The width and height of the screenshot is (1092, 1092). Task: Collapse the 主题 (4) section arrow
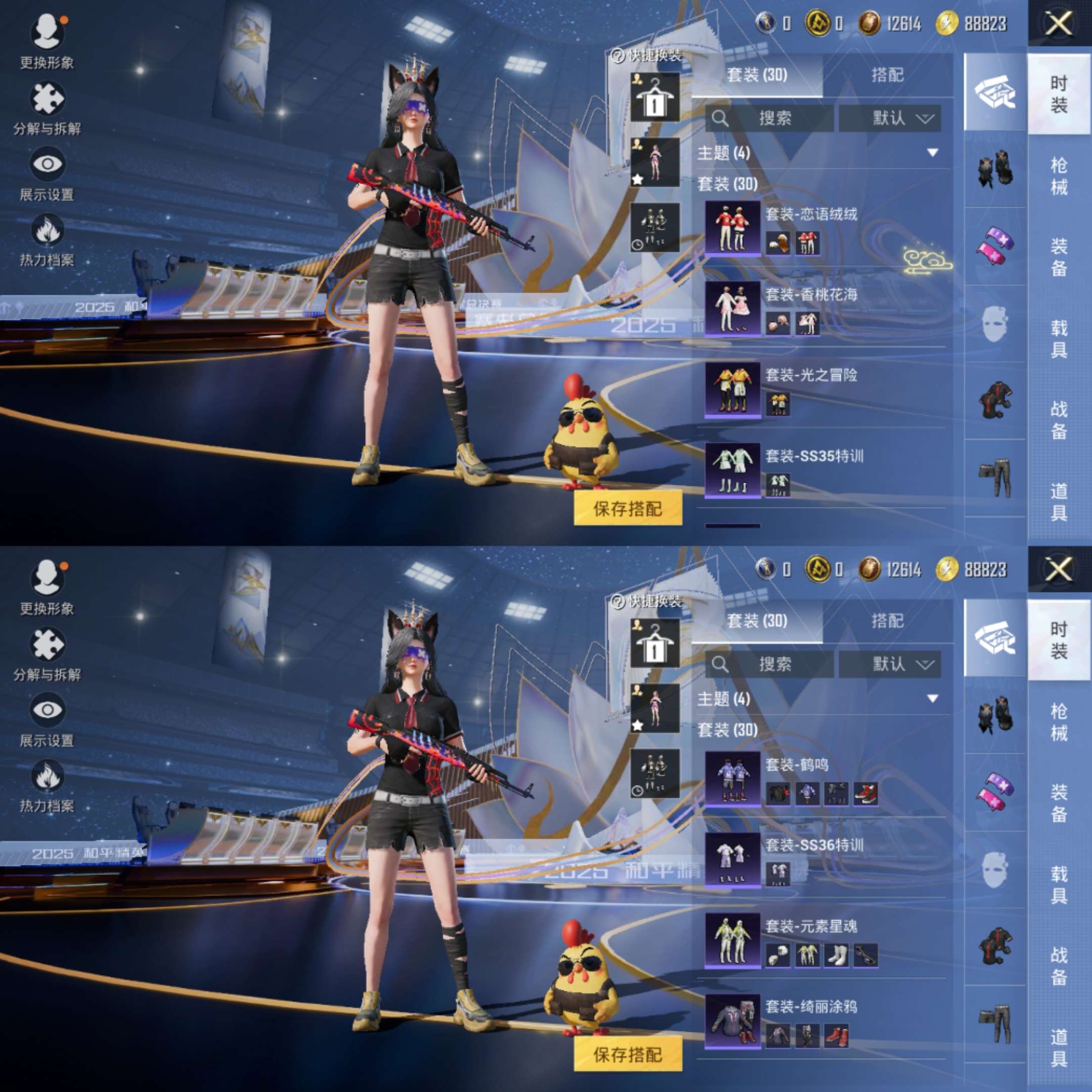click(933, 153)
